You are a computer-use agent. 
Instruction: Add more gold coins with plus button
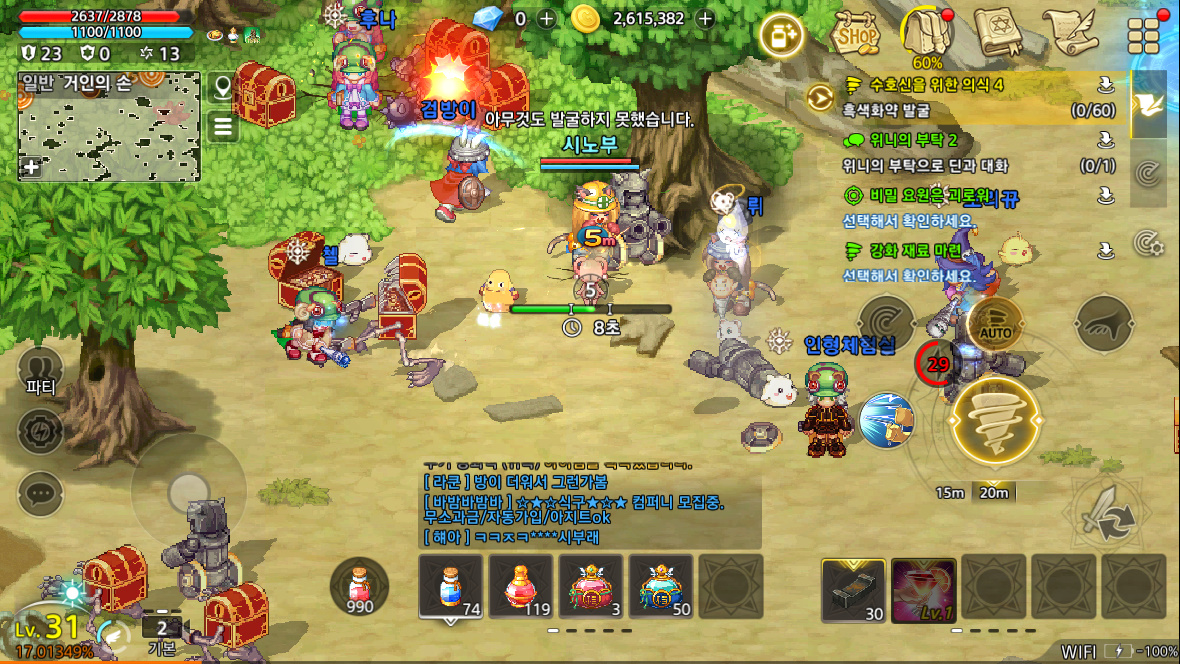[705, 18]
